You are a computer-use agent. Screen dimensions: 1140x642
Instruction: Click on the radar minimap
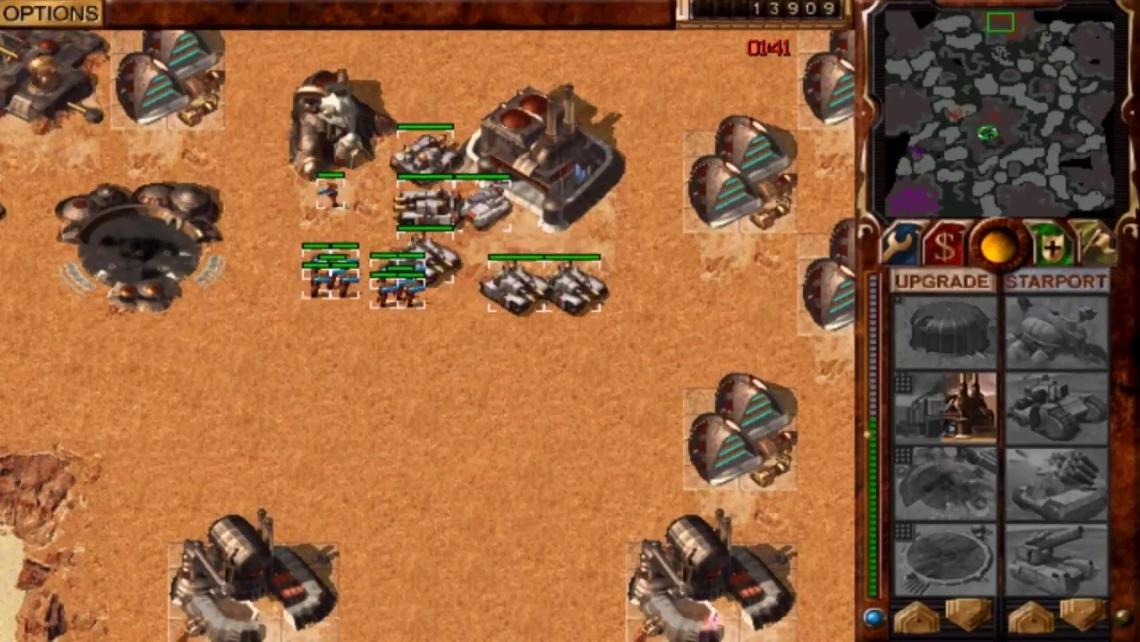tap(996, 112)
